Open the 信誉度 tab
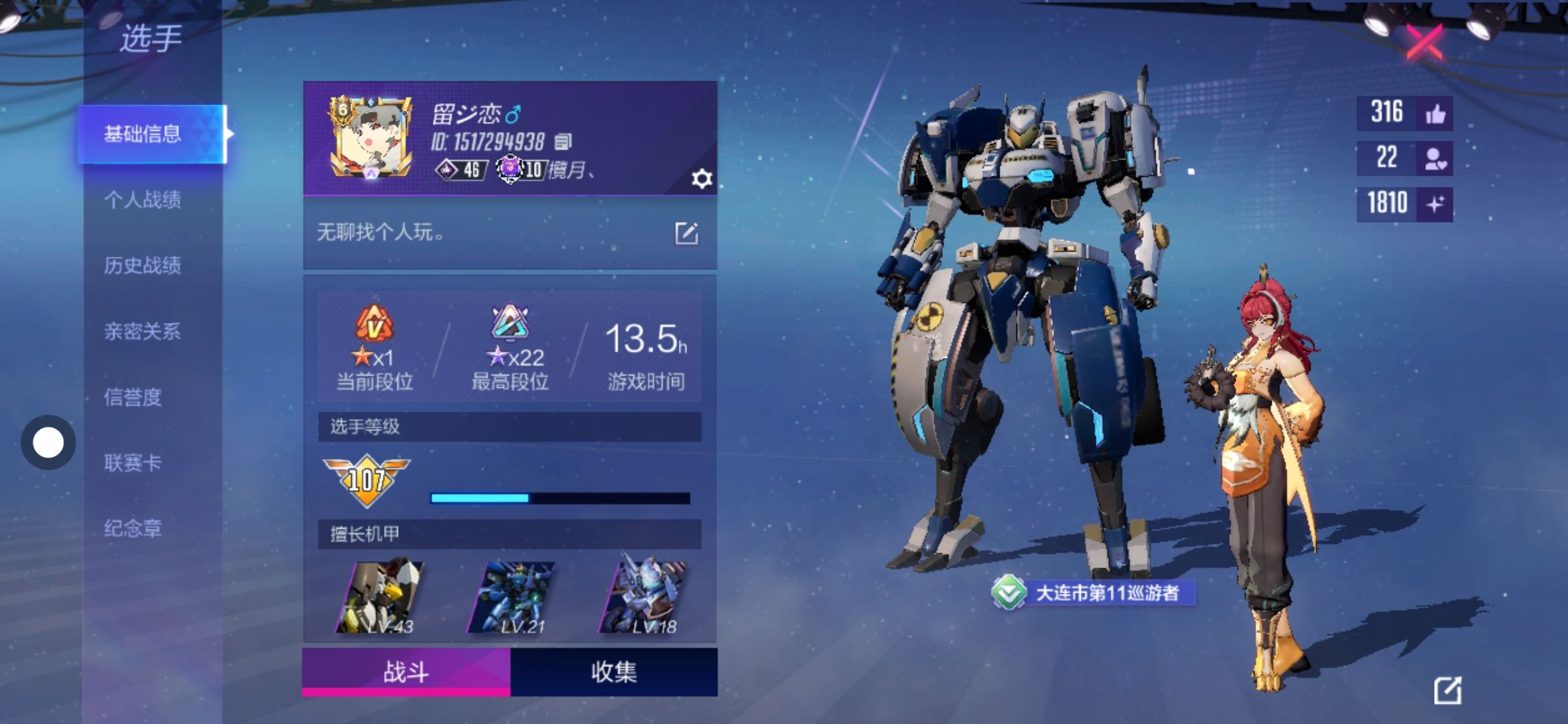The height and width of the screenshot is (724, 1568). click(133, 397)
